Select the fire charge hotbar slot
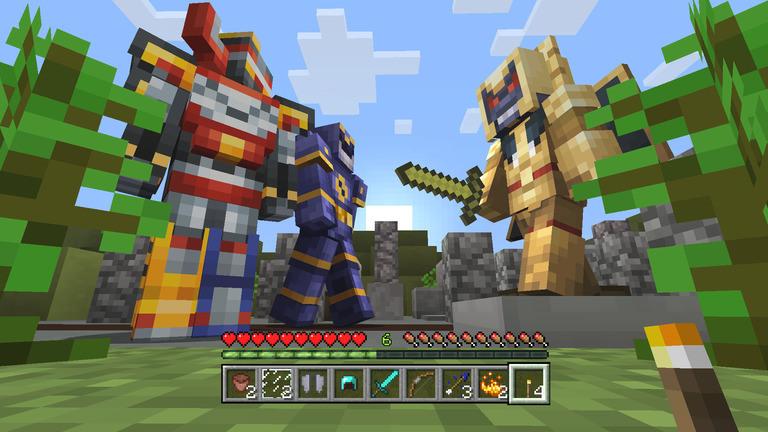768x432 pixels. [x=491, y=382]
